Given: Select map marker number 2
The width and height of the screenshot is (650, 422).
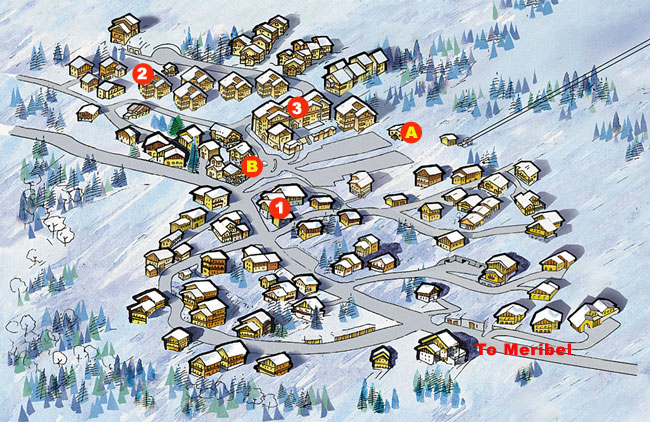Looking at the screenshot, I should (x=143, y=73).
